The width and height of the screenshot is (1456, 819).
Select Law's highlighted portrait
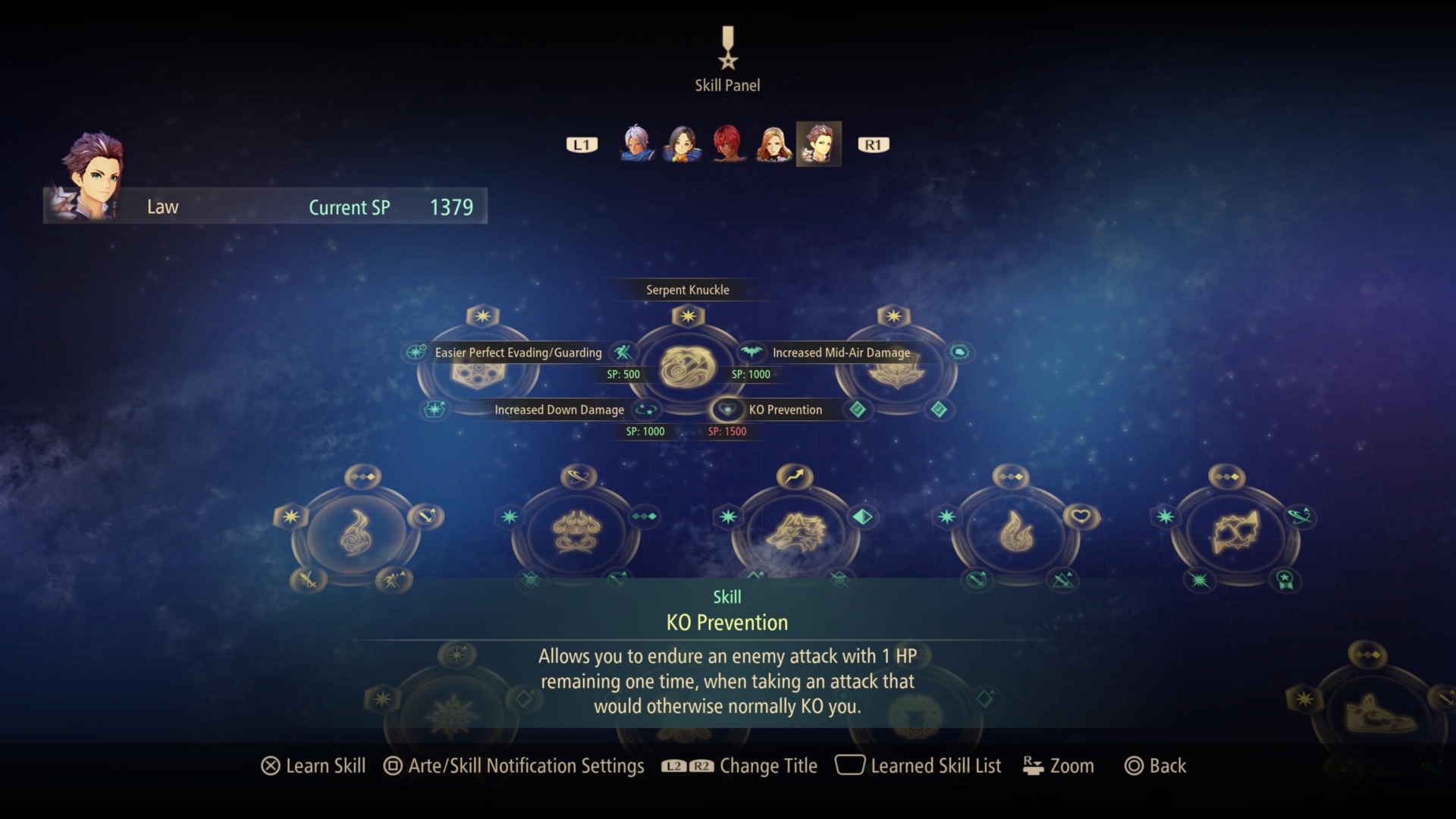819,143
